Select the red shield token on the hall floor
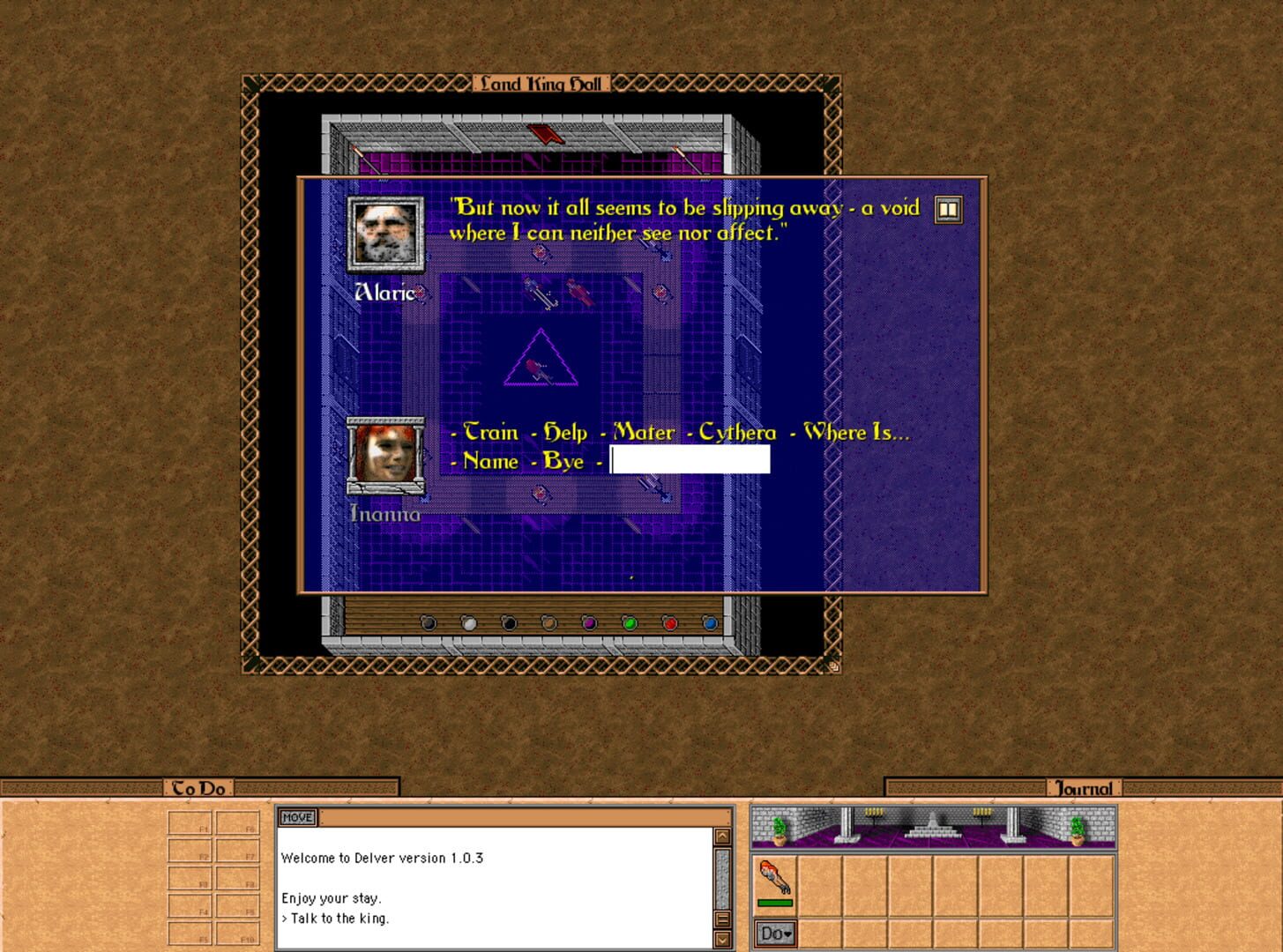Screen dimensions: 1283x952 [x=668, y=623]
